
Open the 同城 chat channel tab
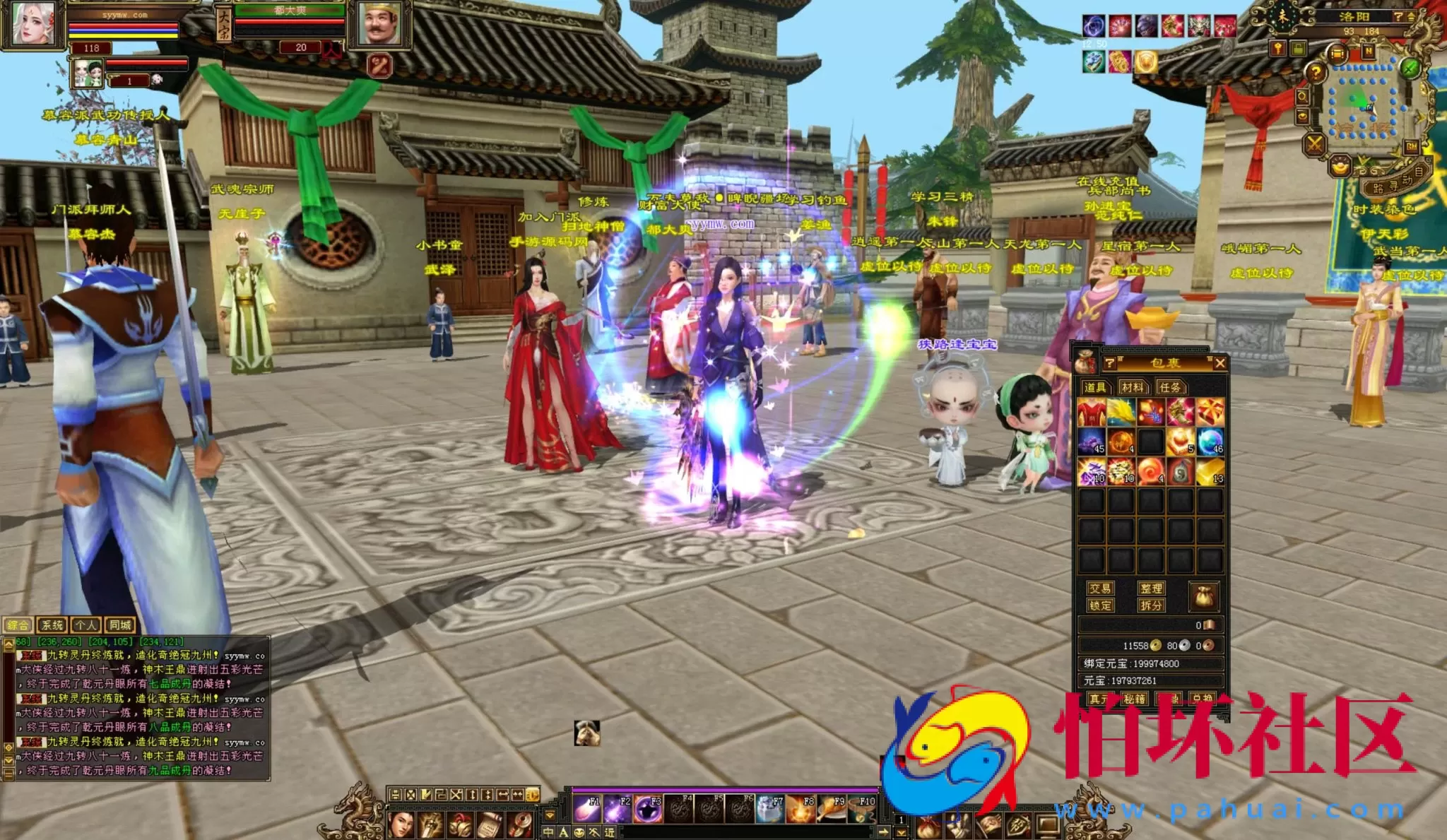click(120, 625)
